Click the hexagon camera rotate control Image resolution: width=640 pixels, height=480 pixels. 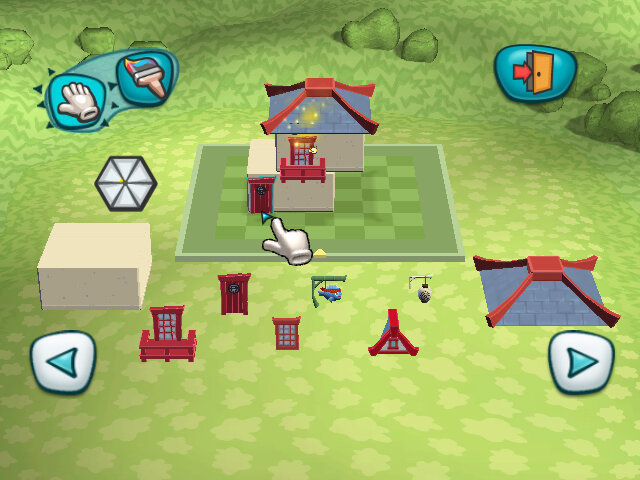point(125,183)
